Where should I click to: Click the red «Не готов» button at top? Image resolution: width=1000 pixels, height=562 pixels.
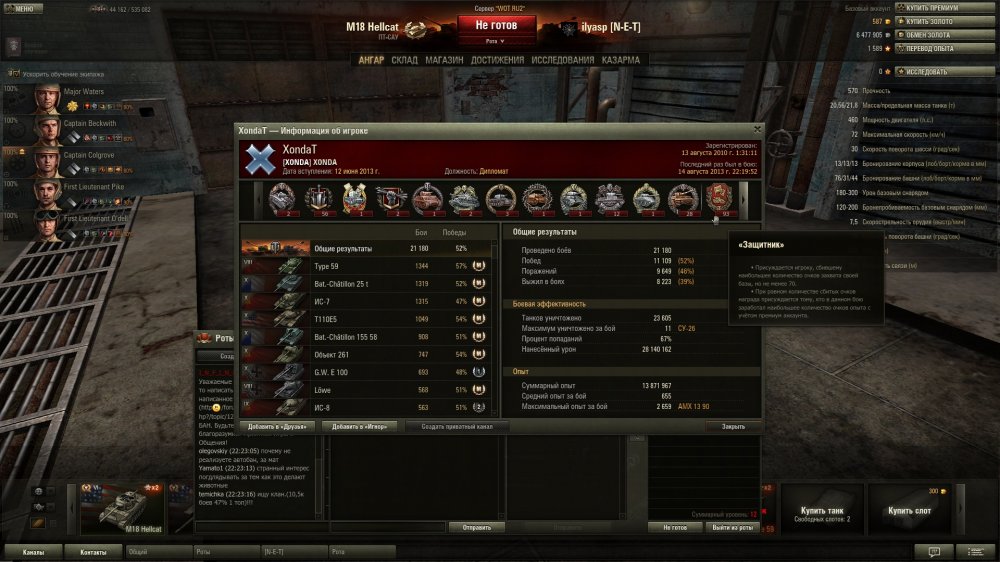click(x=496, y=25)
